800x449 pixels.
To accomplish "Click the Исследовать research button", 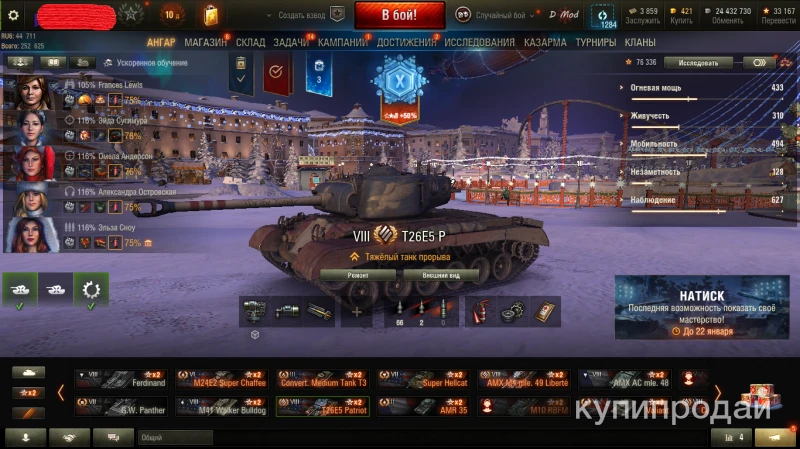I will (697, 62).
